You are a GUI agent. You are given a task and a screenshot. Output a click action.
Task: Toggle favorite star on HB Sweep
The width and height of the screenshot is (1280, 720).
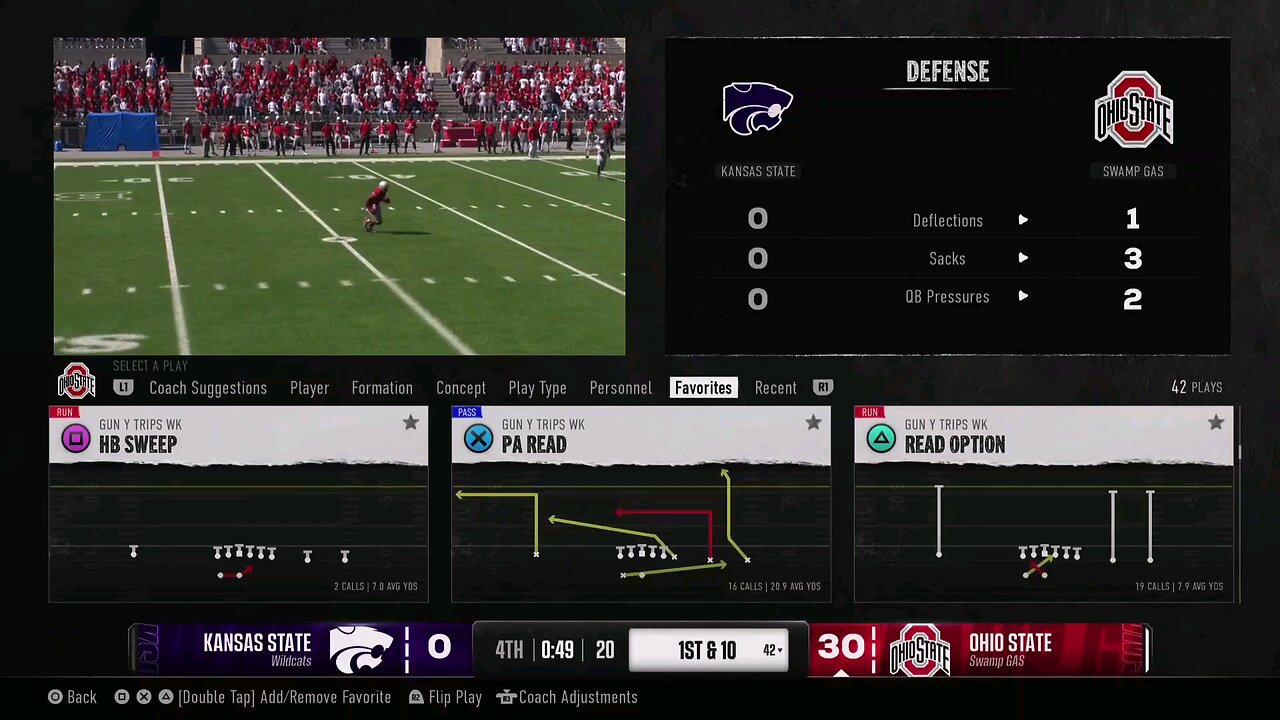[x=411, y=423]
